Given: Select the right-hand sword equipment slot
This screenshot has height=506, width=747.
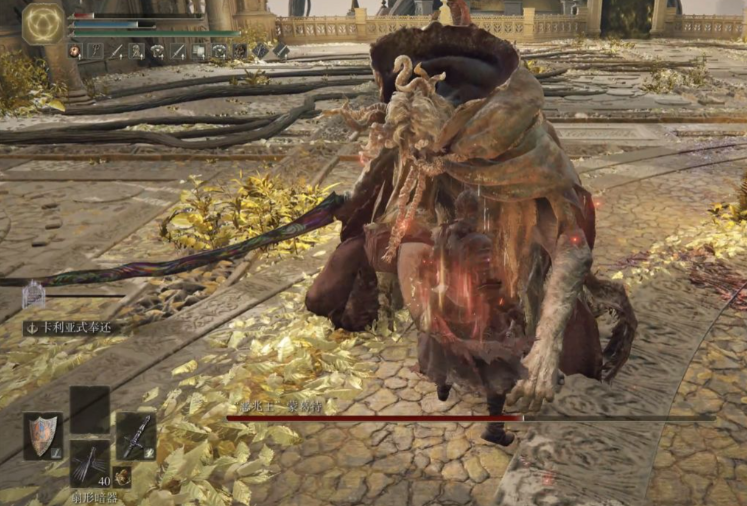Looking at the screenshot, I should click(136, 436).
